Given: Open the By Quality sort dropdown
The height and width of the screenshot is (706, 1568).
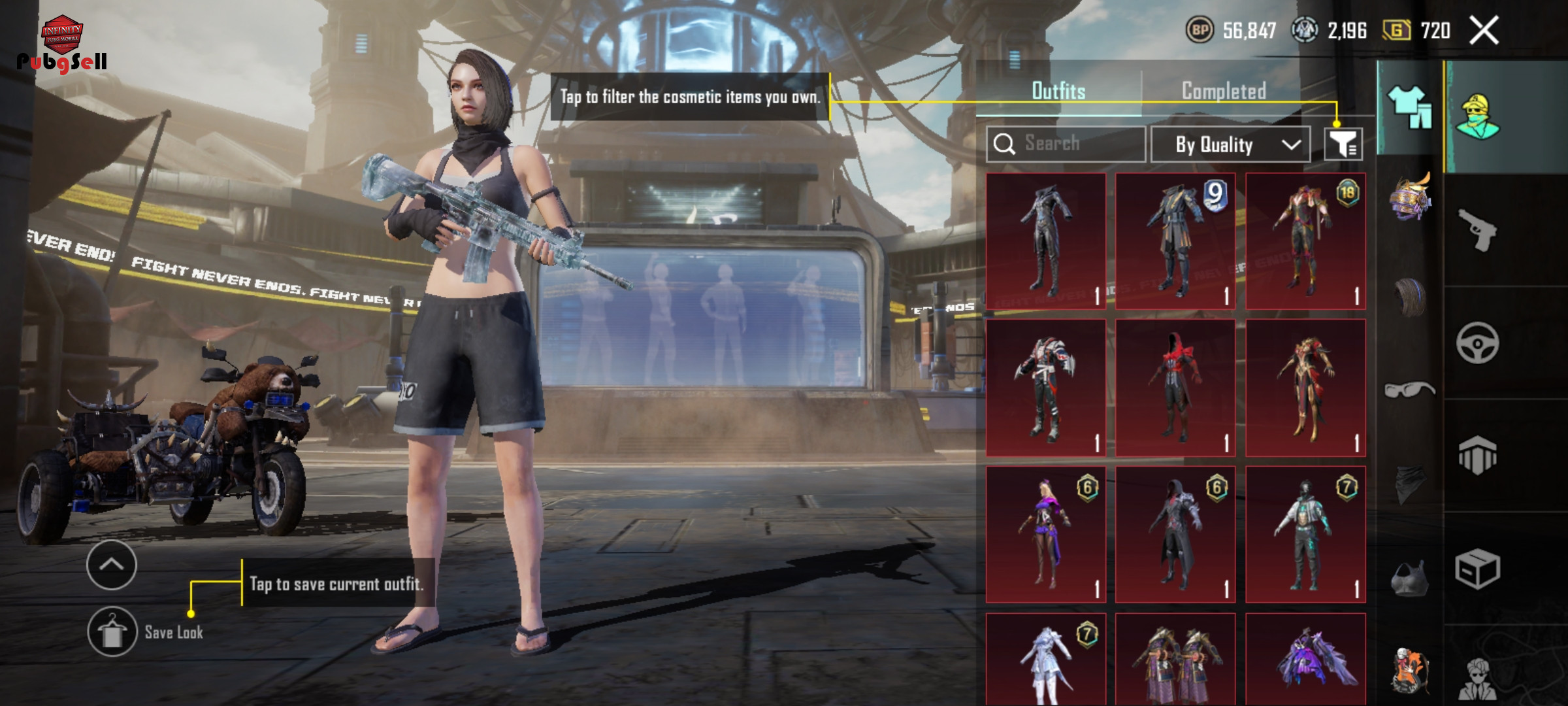Looking at the screenshot, I should tap(1230, 144).
